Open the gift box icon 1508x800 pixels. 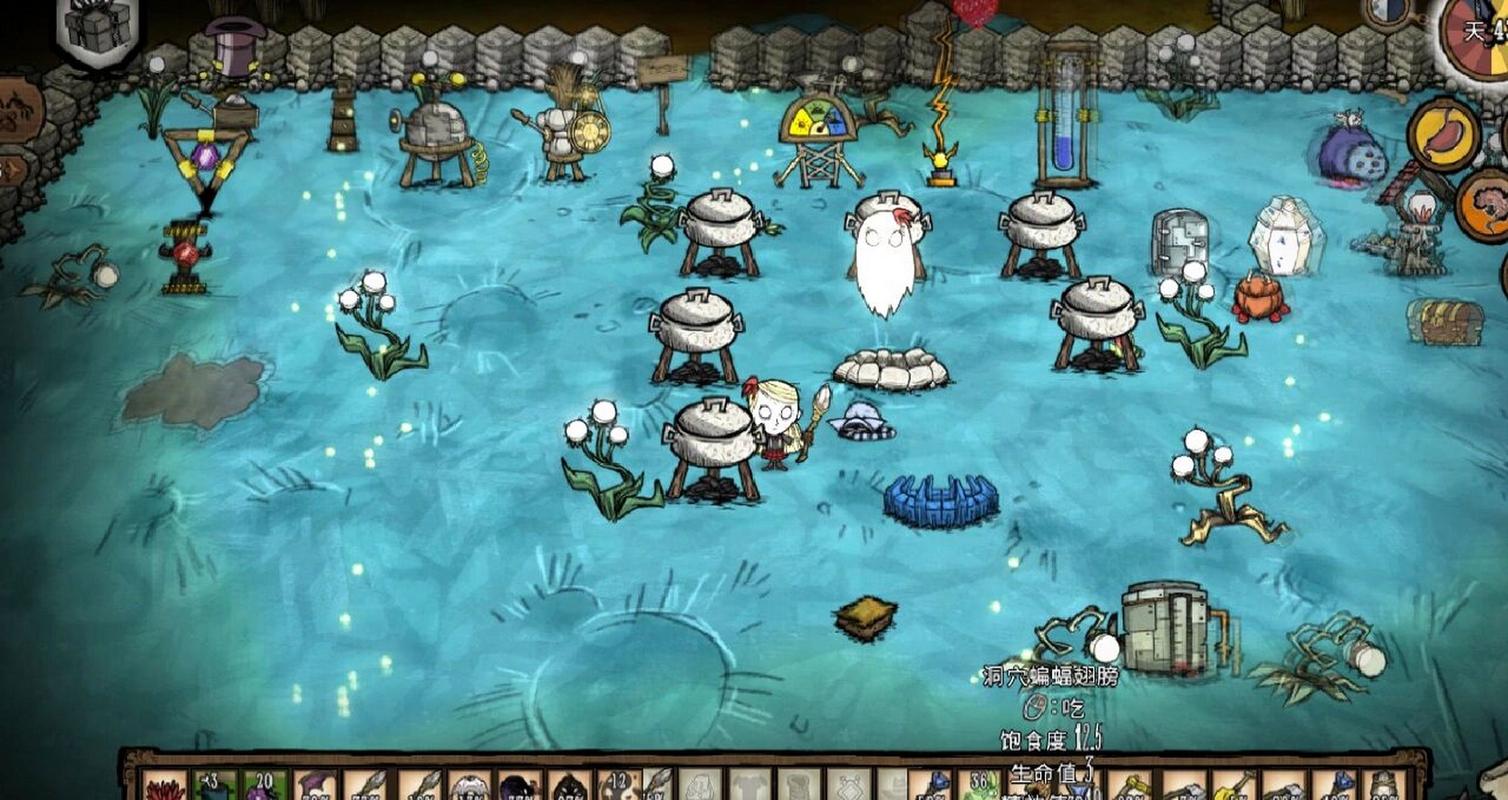pos(98,28)
